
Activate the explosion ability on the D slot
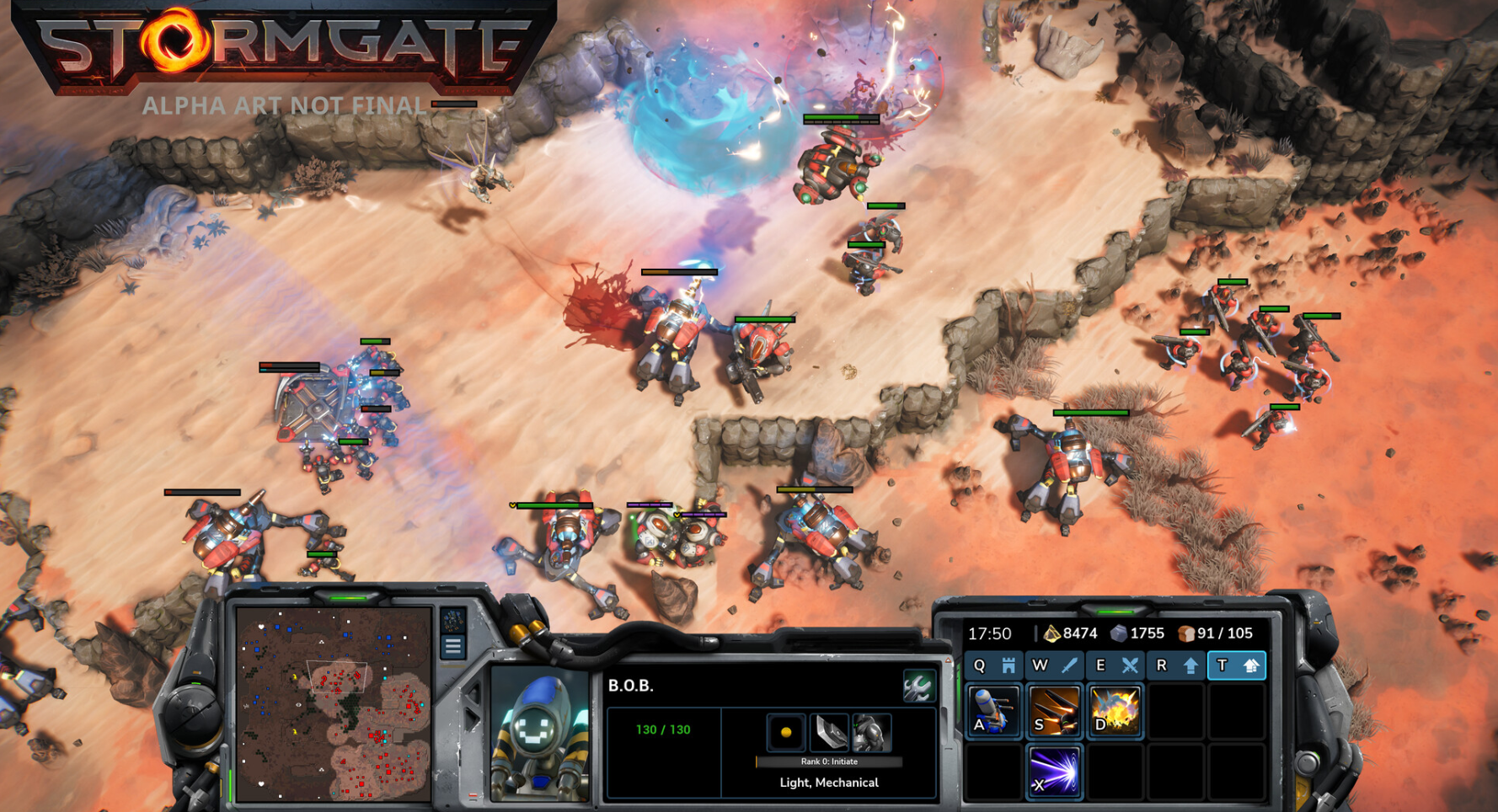point(1115,712)
